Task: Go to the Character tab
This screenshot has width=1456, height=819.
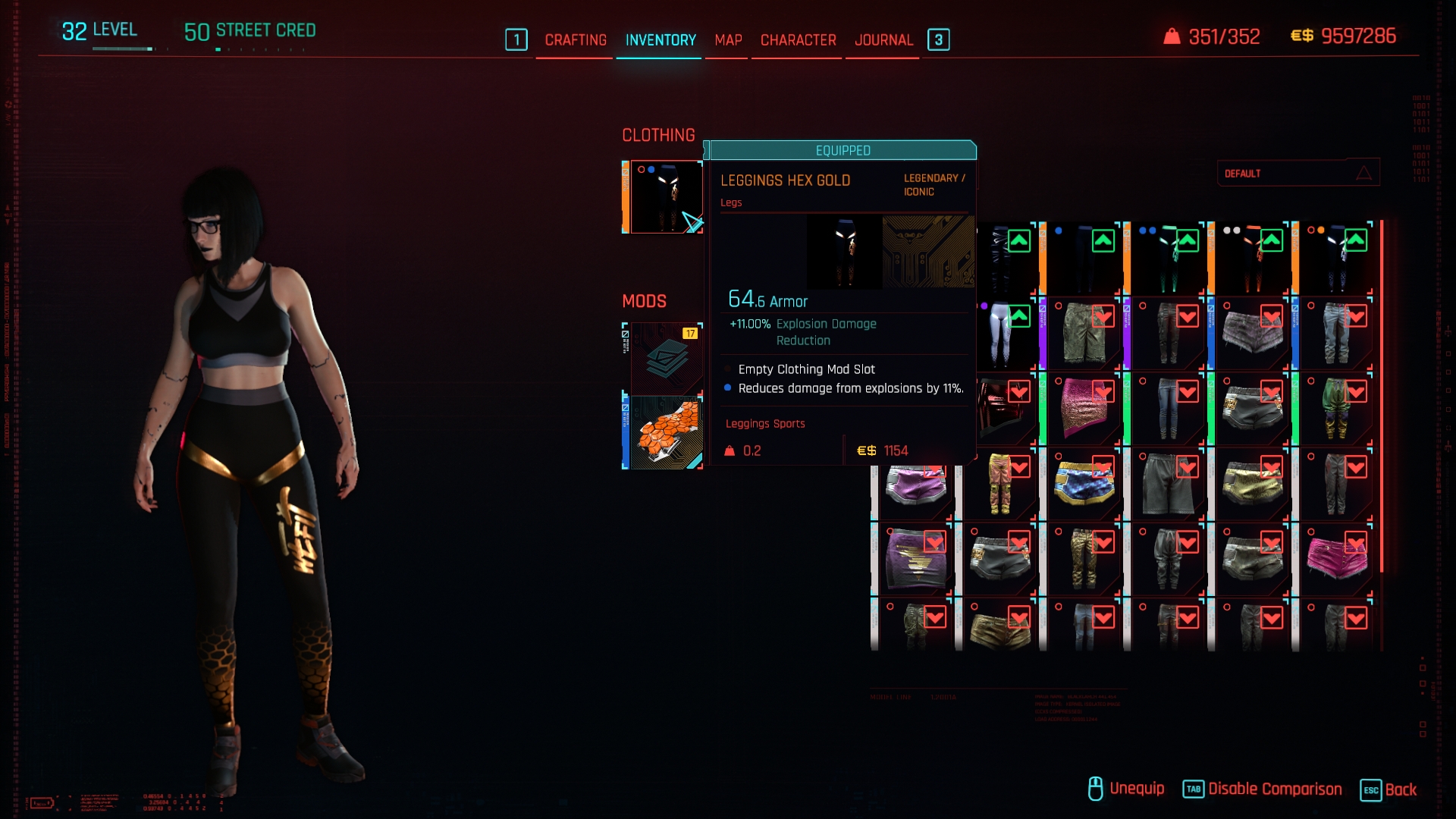Action: tap(798, 40)
